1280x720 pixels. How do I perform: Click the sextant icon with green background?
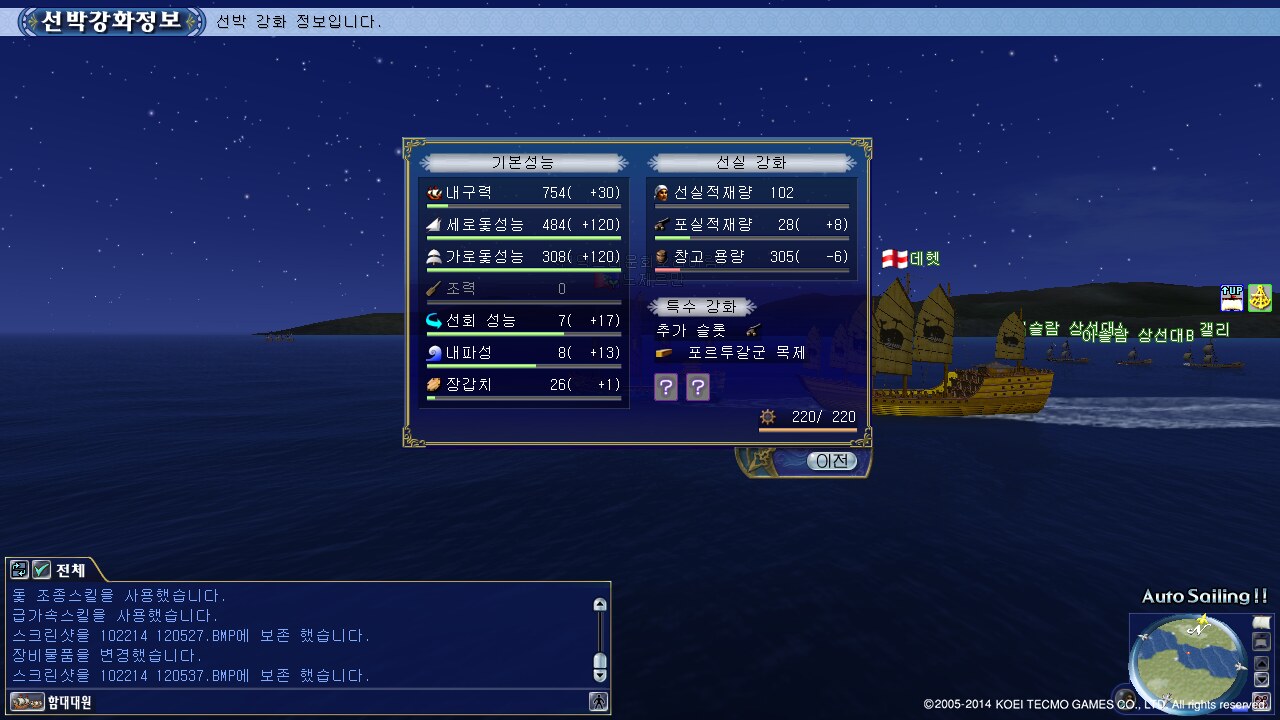pyautogui.click(x=1260, y=298)
